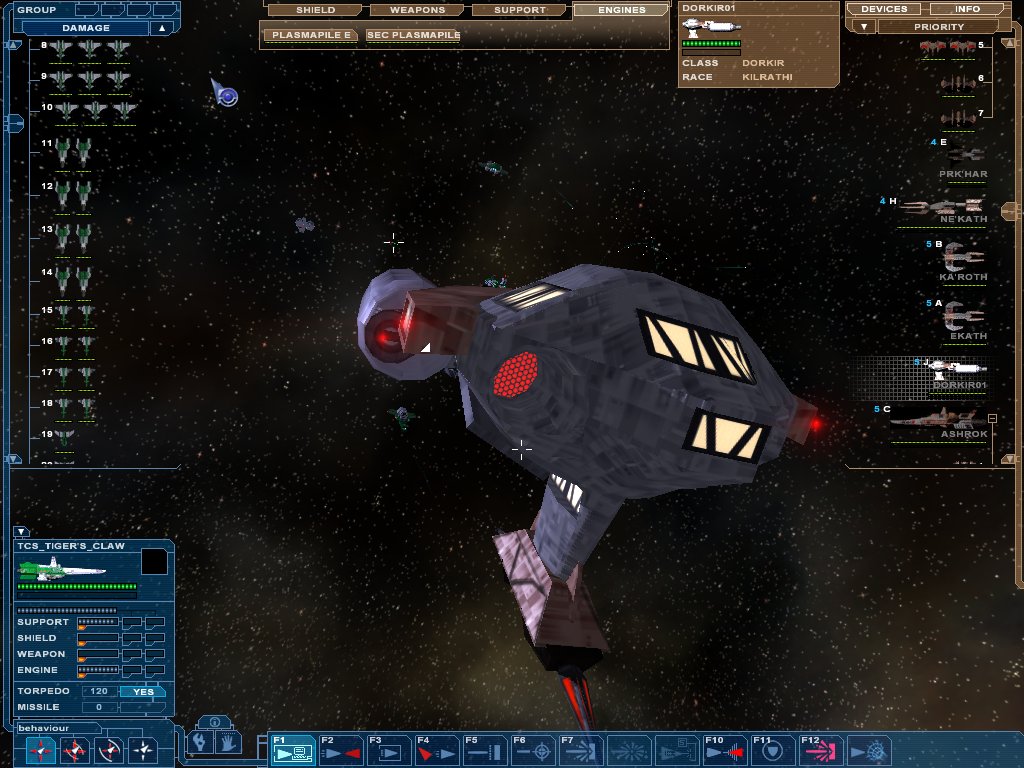The height and width of the screenshot is (768, 1024).
Task: Issue the F2 attack command
Action: [339, 750]
